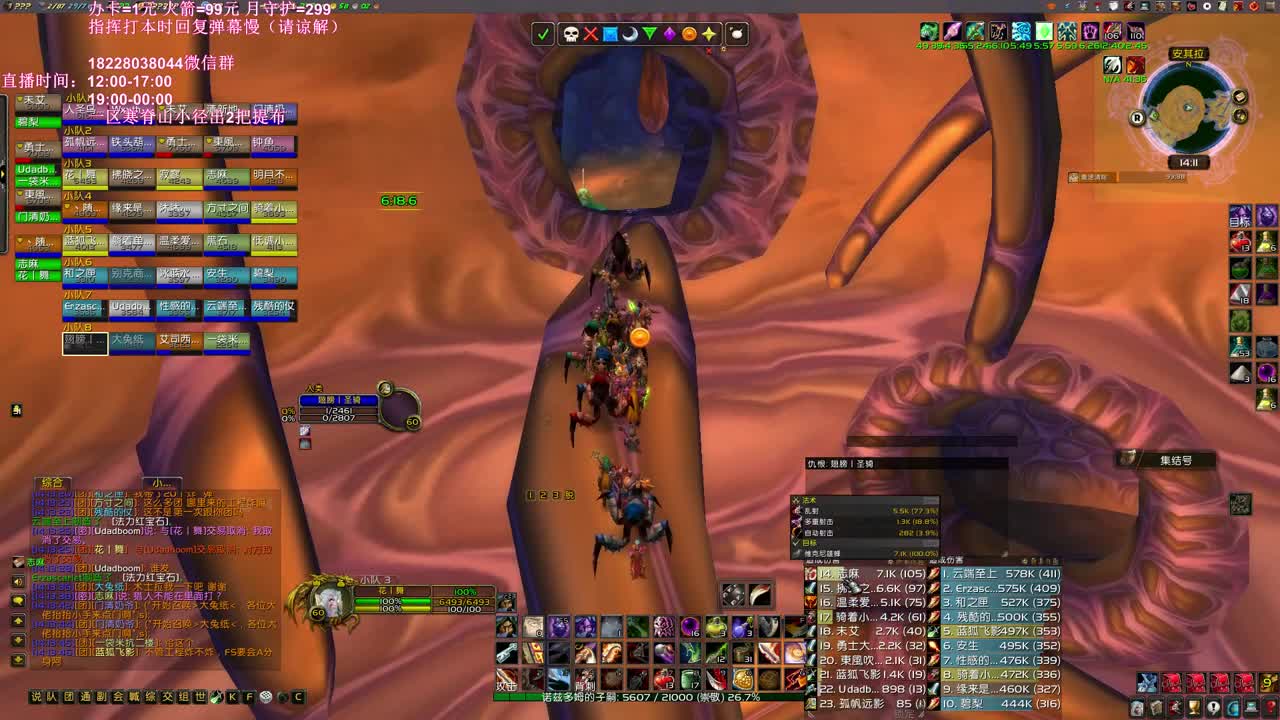Toggle the 攻击 macro button on the action bar
Screen dimensions: 1280x720
pyautogui.click(x=506, y=678)
